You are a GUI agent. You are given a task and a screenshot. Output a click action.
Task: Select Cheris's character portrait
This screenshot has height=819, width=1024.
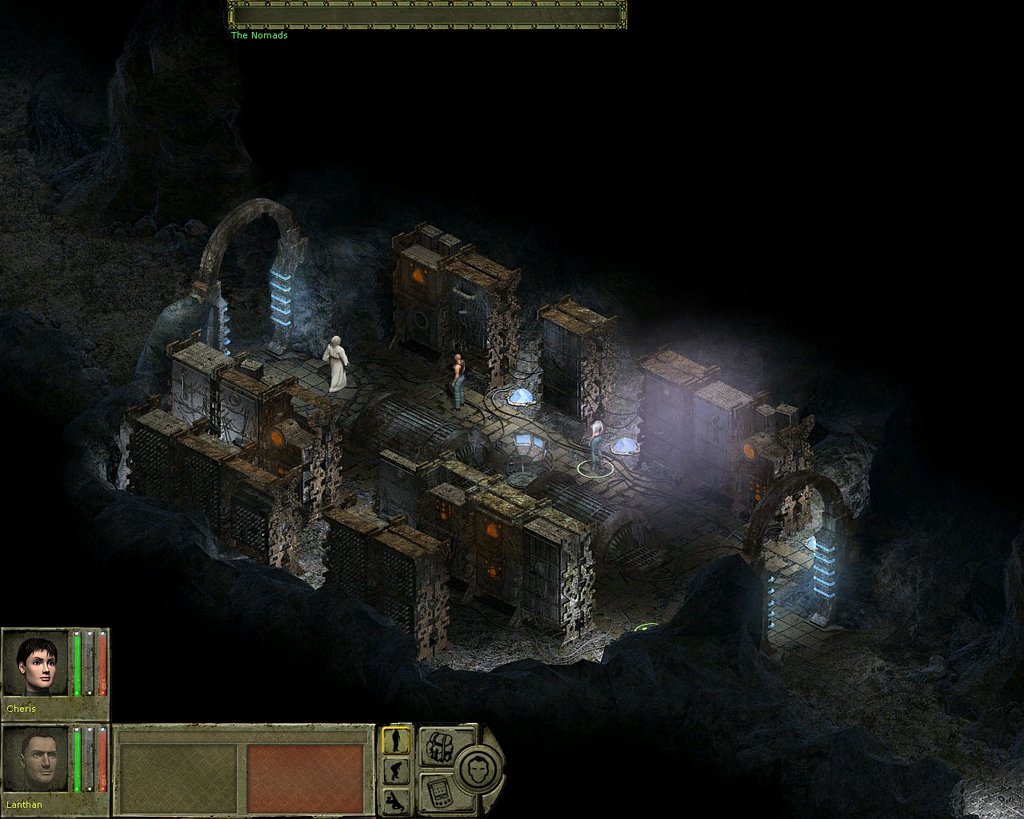coord(37,663)
